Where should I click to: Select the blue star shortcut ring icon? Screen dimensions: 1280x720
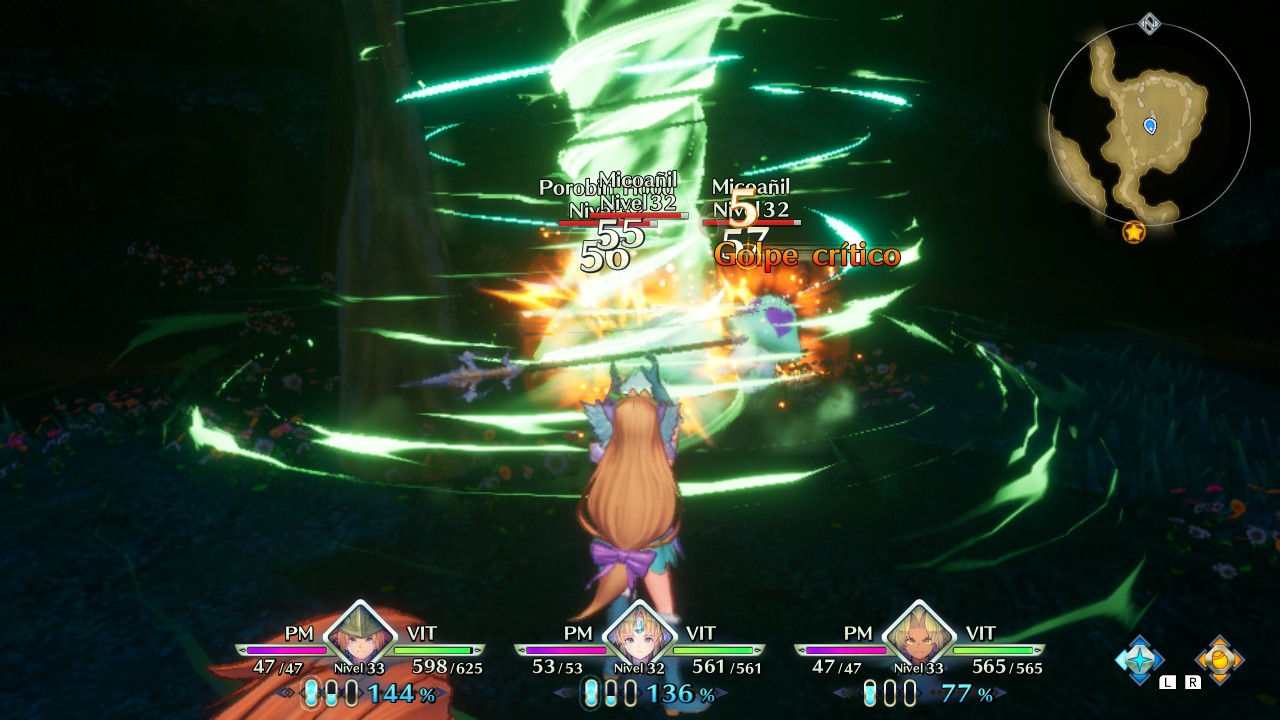(1140, 660)
